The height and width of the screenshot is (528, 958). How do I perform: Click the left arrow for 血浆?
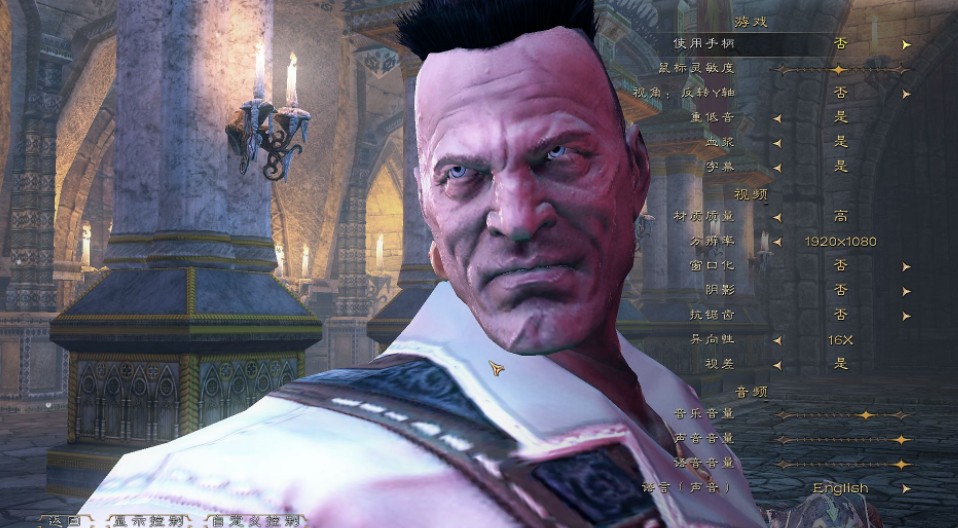pos(777,141)
